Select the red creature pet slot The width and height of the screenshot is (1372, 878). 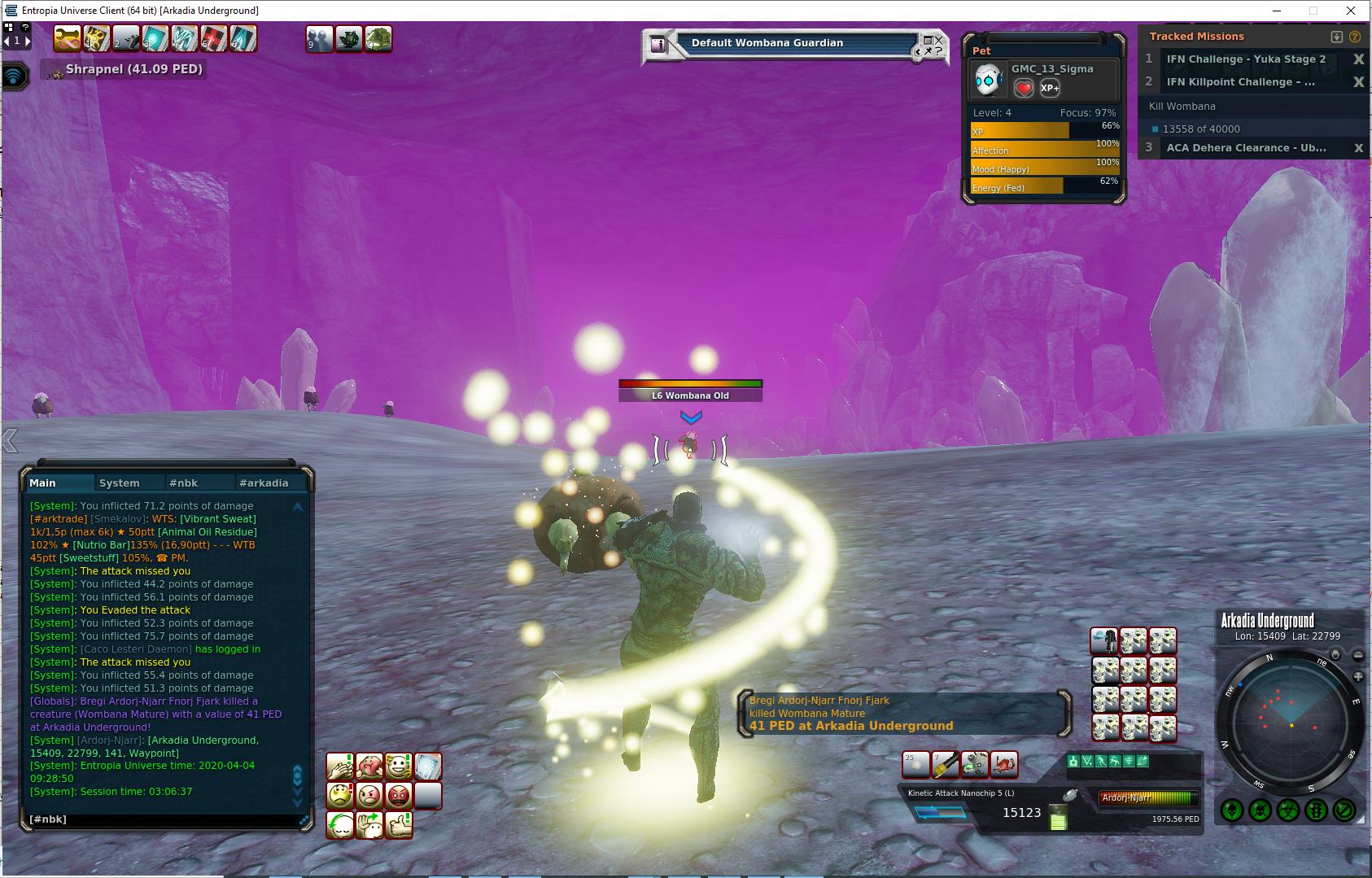(1005, 764)
